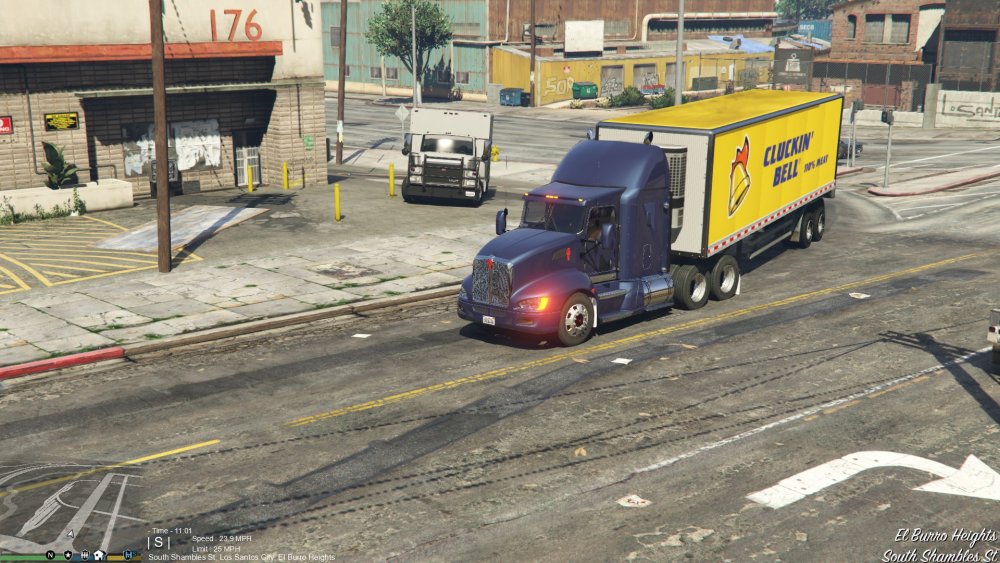Select the police star blip on minimap
The image size is (1000, 563).
[x=67, y=554]
